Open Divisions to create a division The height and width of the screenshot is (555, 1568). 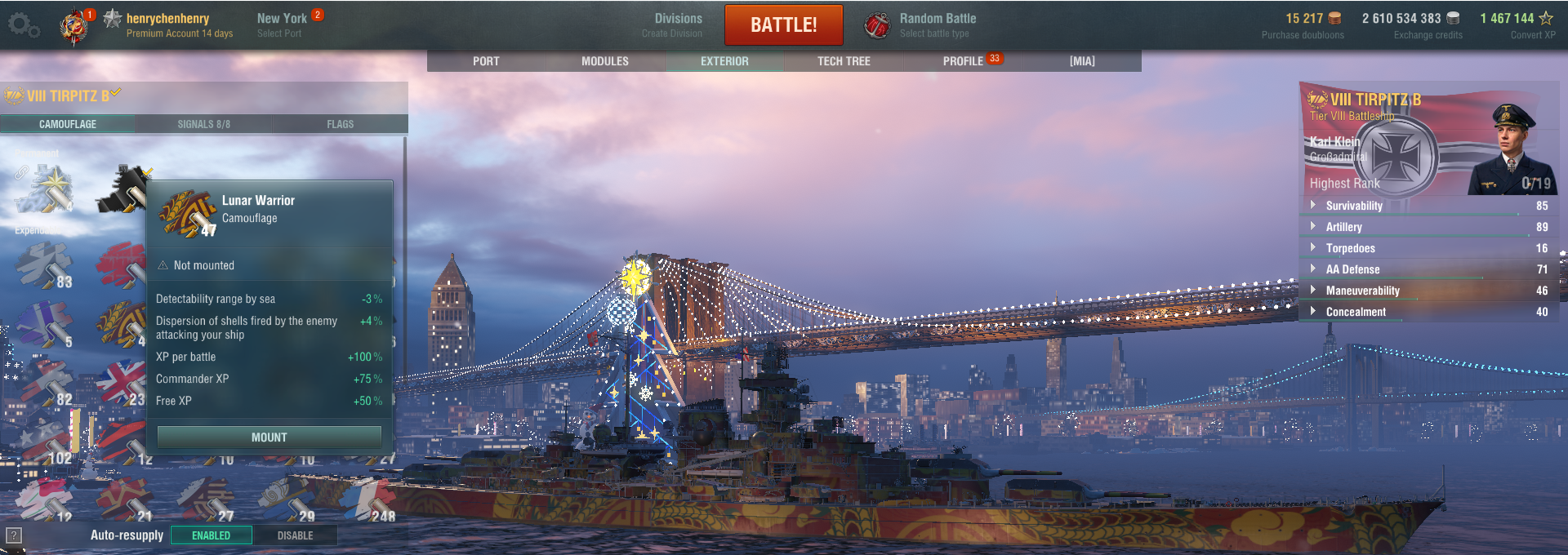click(x=677, y=24)
